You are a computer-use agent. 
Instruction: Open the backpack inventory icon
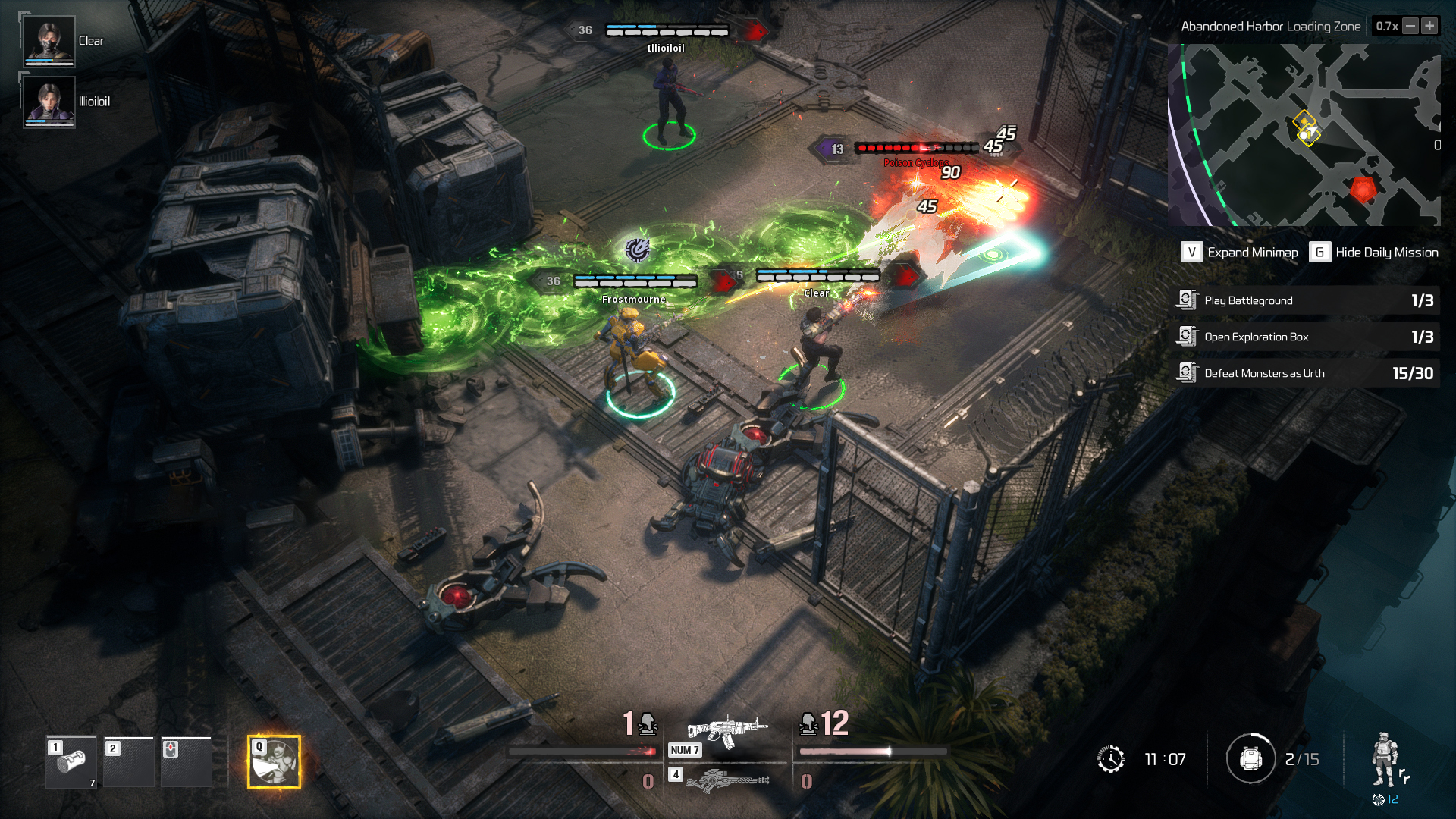1251,758
